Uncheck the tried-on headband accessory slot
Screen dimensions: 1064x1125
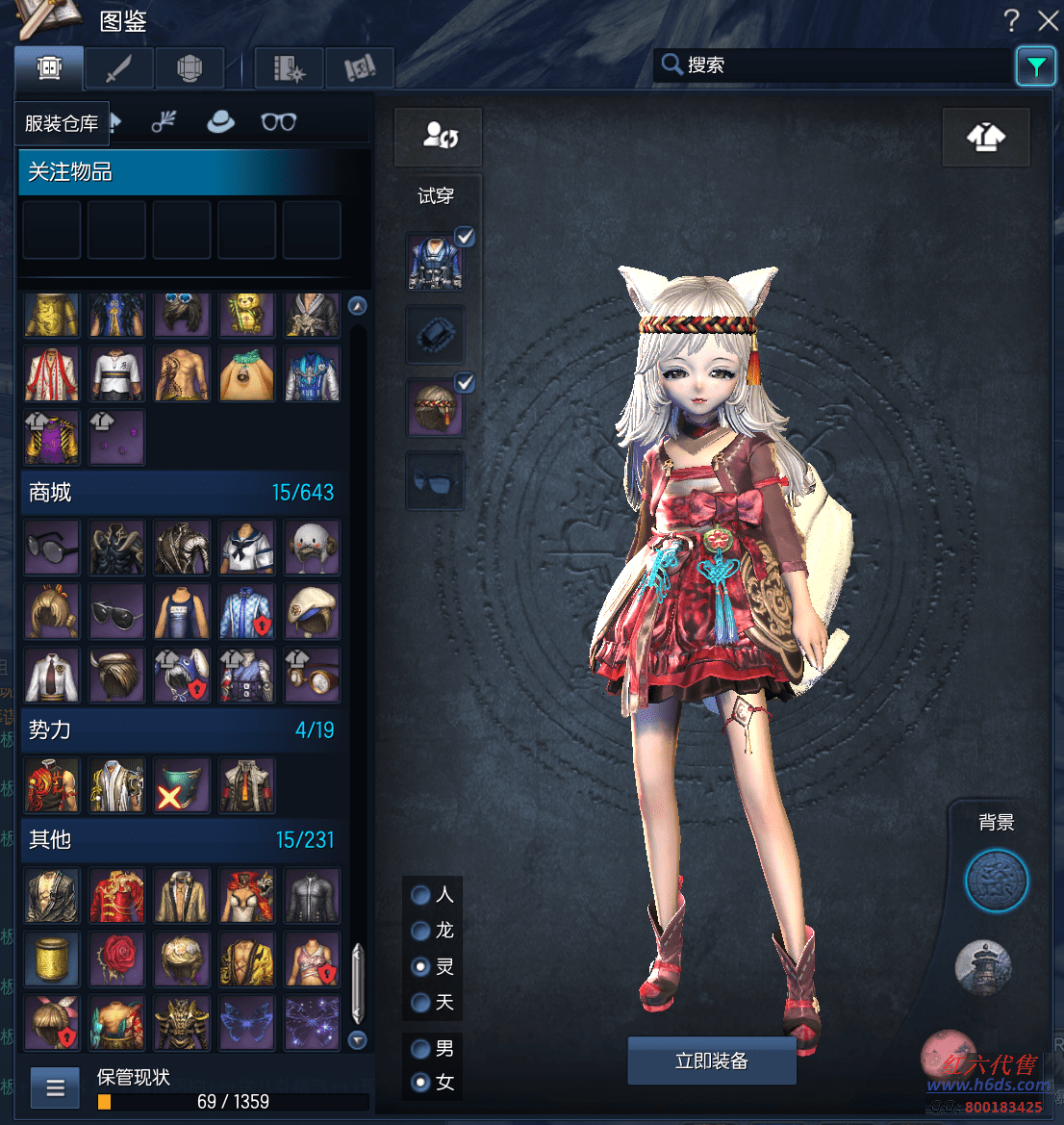(x=465, y=383)
